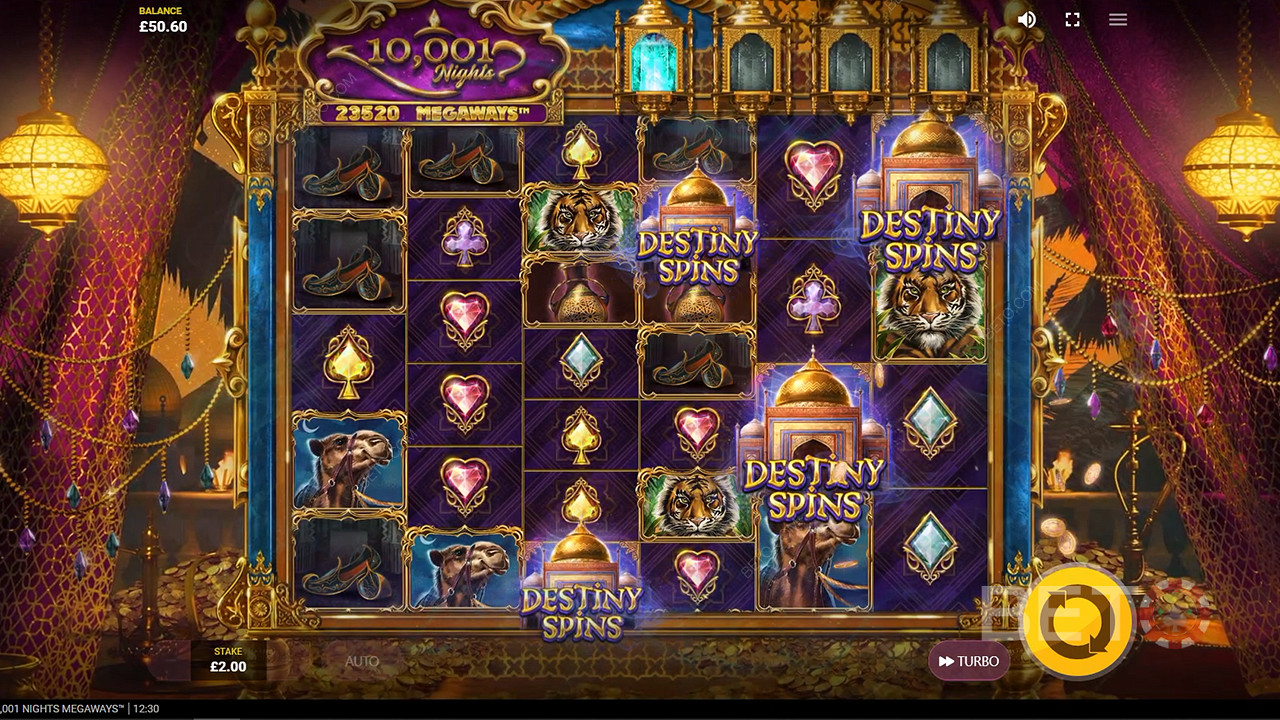Viewport: 1280px width, 720px height.
Task: Change the £2.00 stake
Action: (x=229, y=660)
